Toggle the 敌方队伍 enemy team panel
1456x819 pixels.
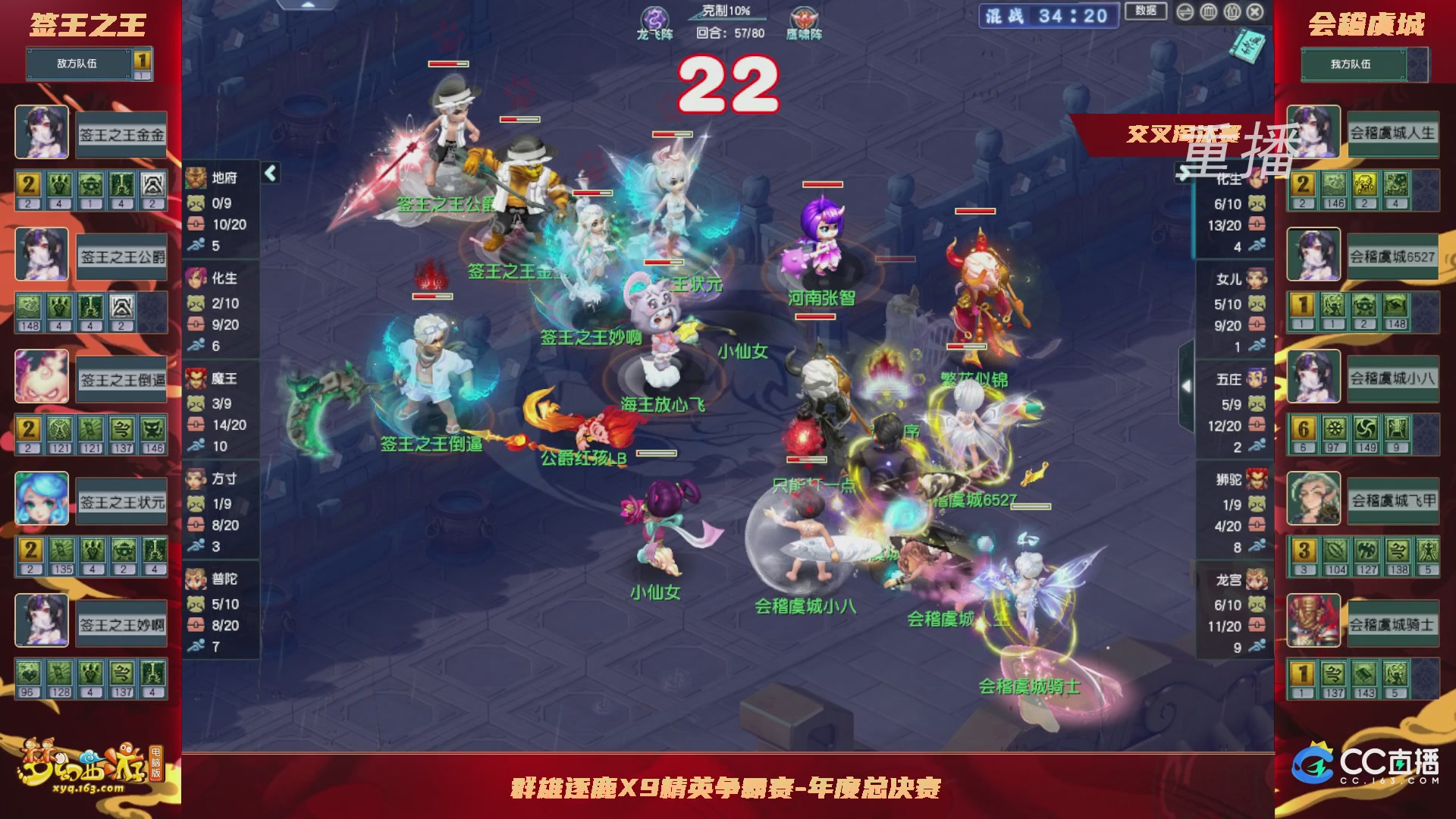(x=79, y=64)
